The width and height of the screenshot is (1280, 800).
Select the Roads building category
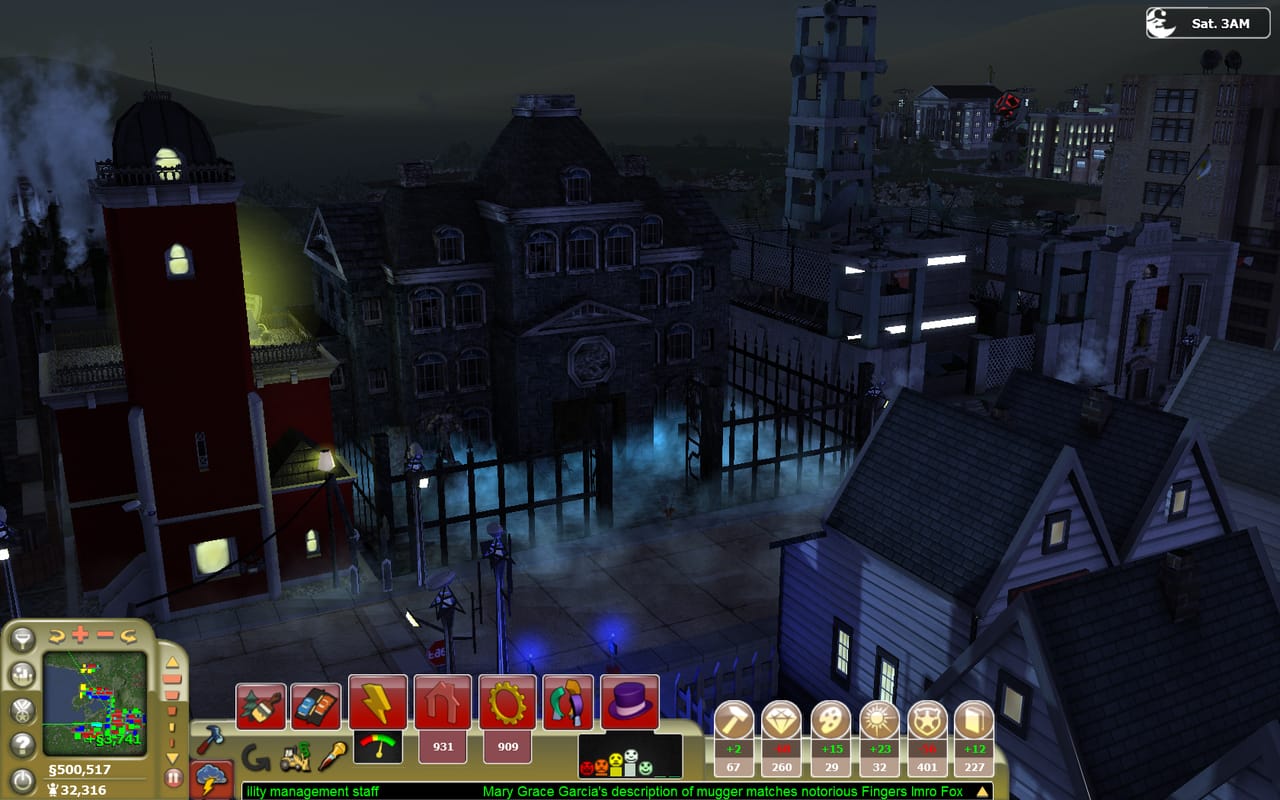coord(318,703)
